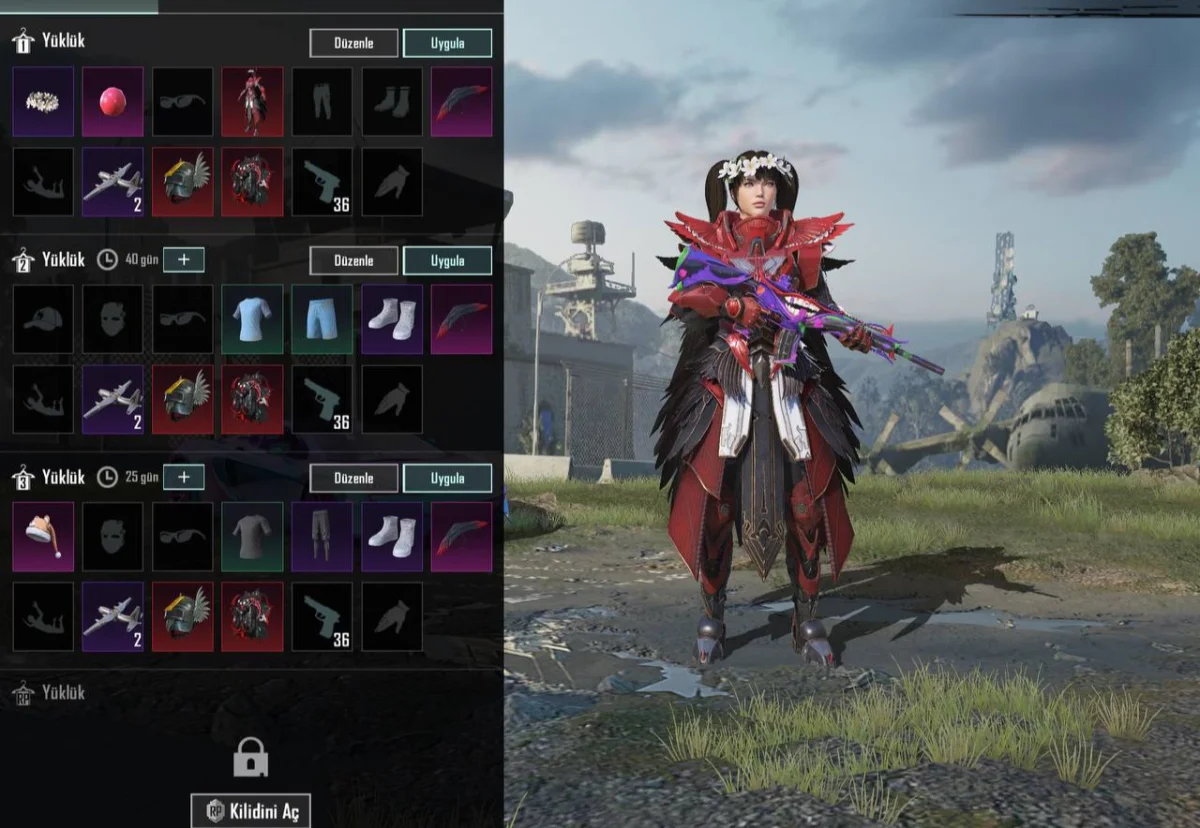Edit loadout 2 via Düzenle
This screenshot has height=828, width=1200.
354,261
